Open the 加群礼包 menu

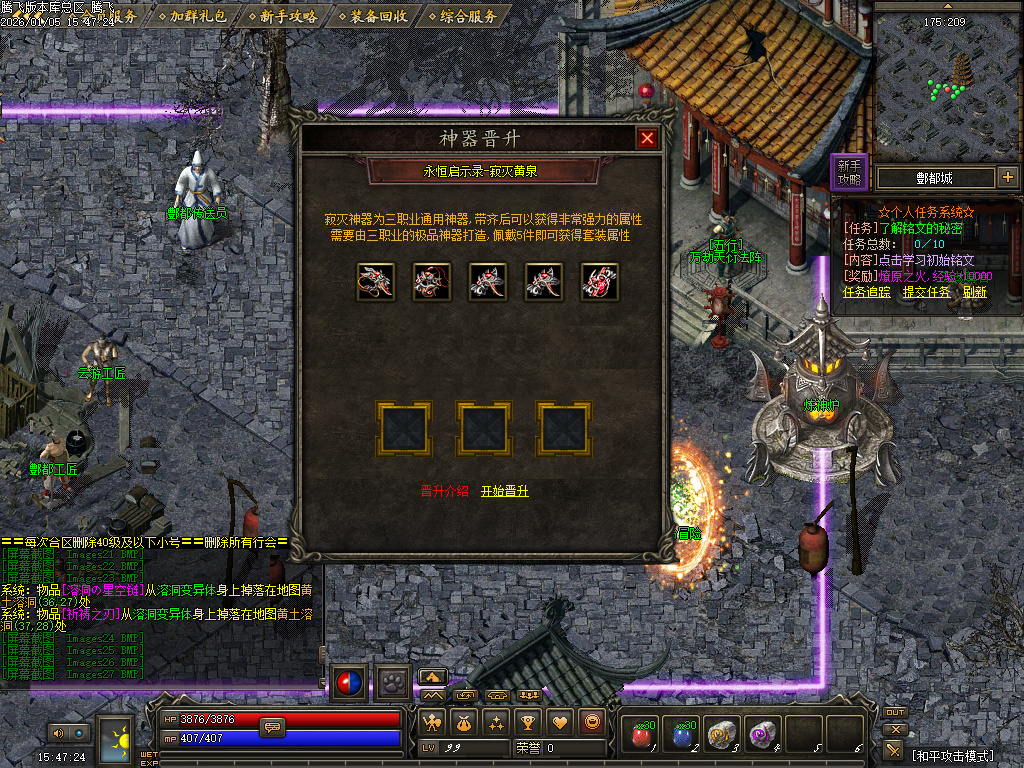click(198, 16)
